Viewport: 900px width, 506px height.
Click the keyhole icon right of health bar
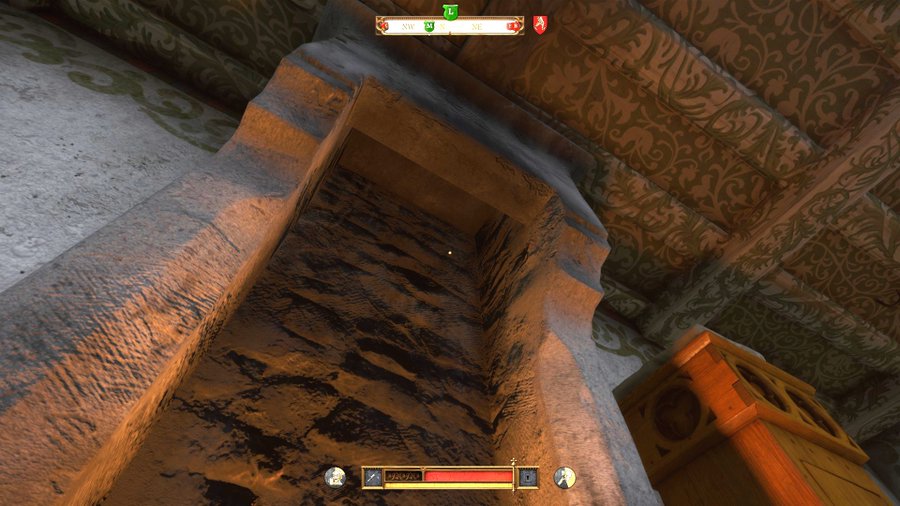[527, 477]
